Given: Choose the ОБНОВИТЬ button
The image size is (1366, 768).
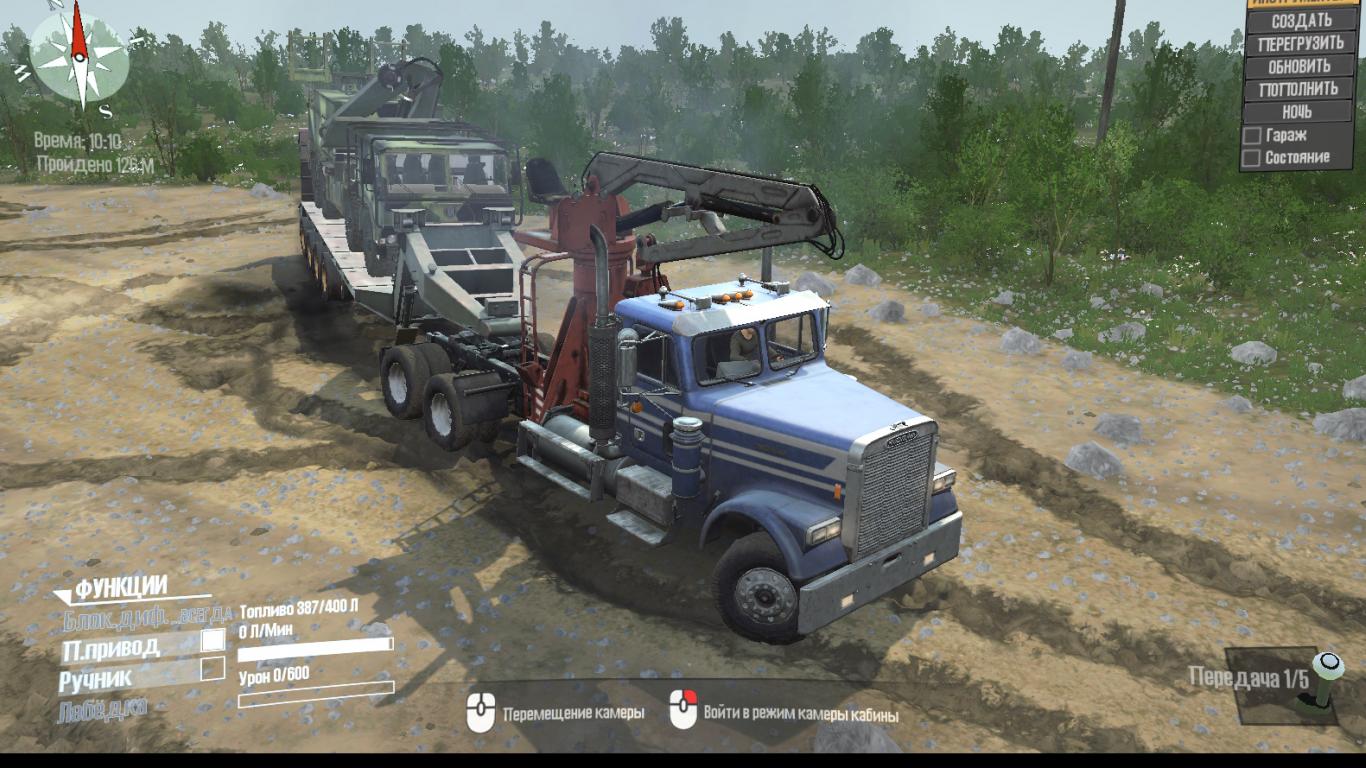Looking at the screenshot, I should click(1300, 67).
